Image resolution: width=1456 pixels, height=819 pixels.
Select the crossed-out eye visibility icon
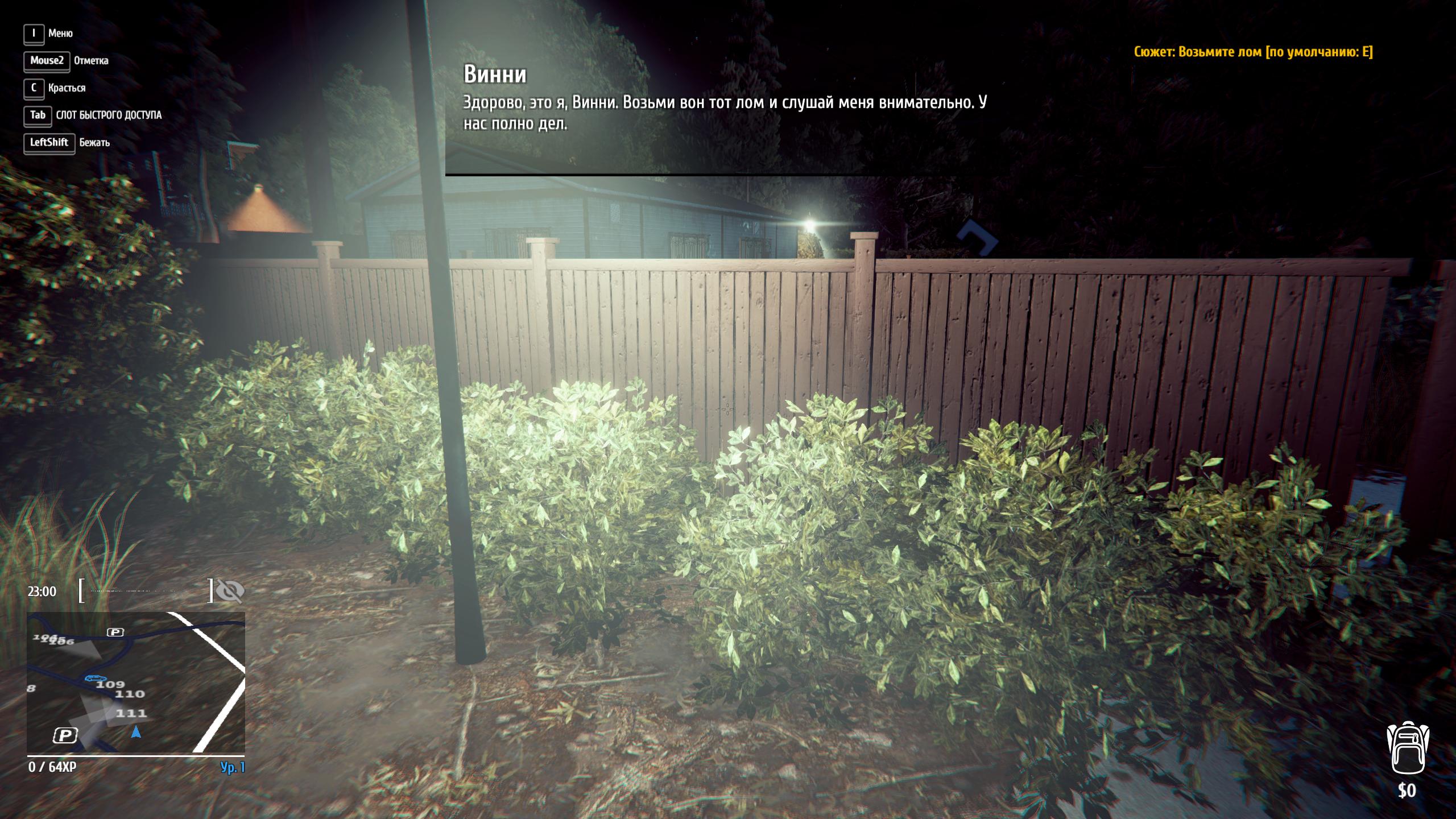click(230, 591)
